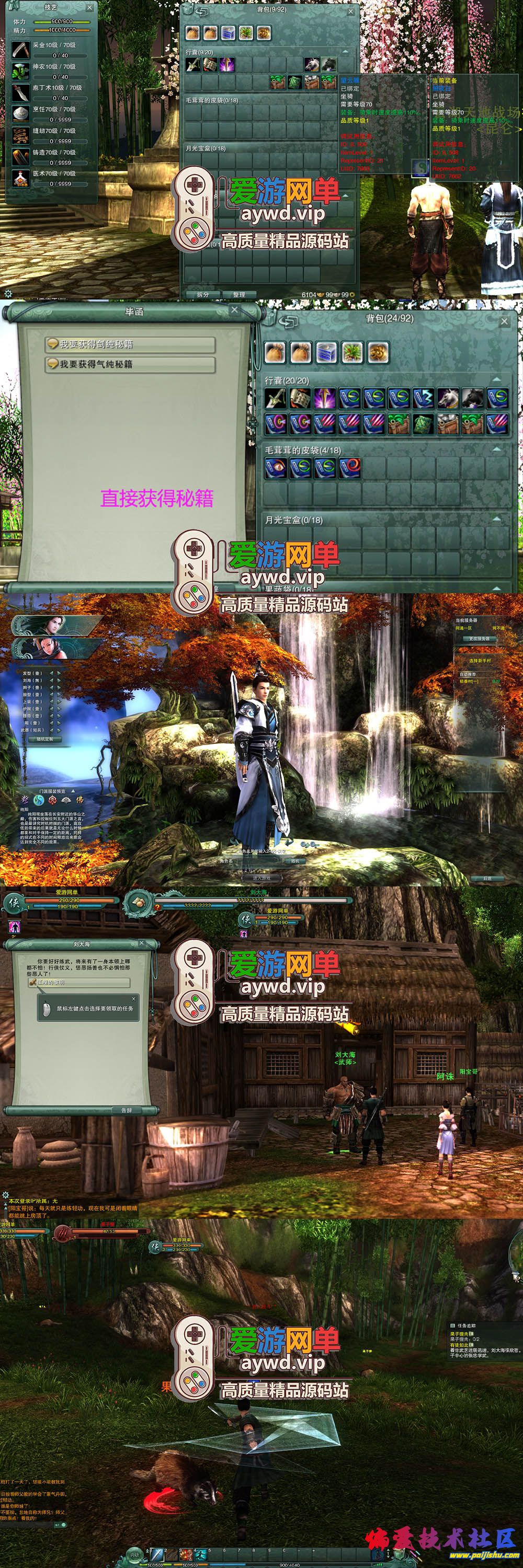Close the 背包(9/92) backpack window
This screenshot has width=523, height=1568.
(x=350, y=11)
